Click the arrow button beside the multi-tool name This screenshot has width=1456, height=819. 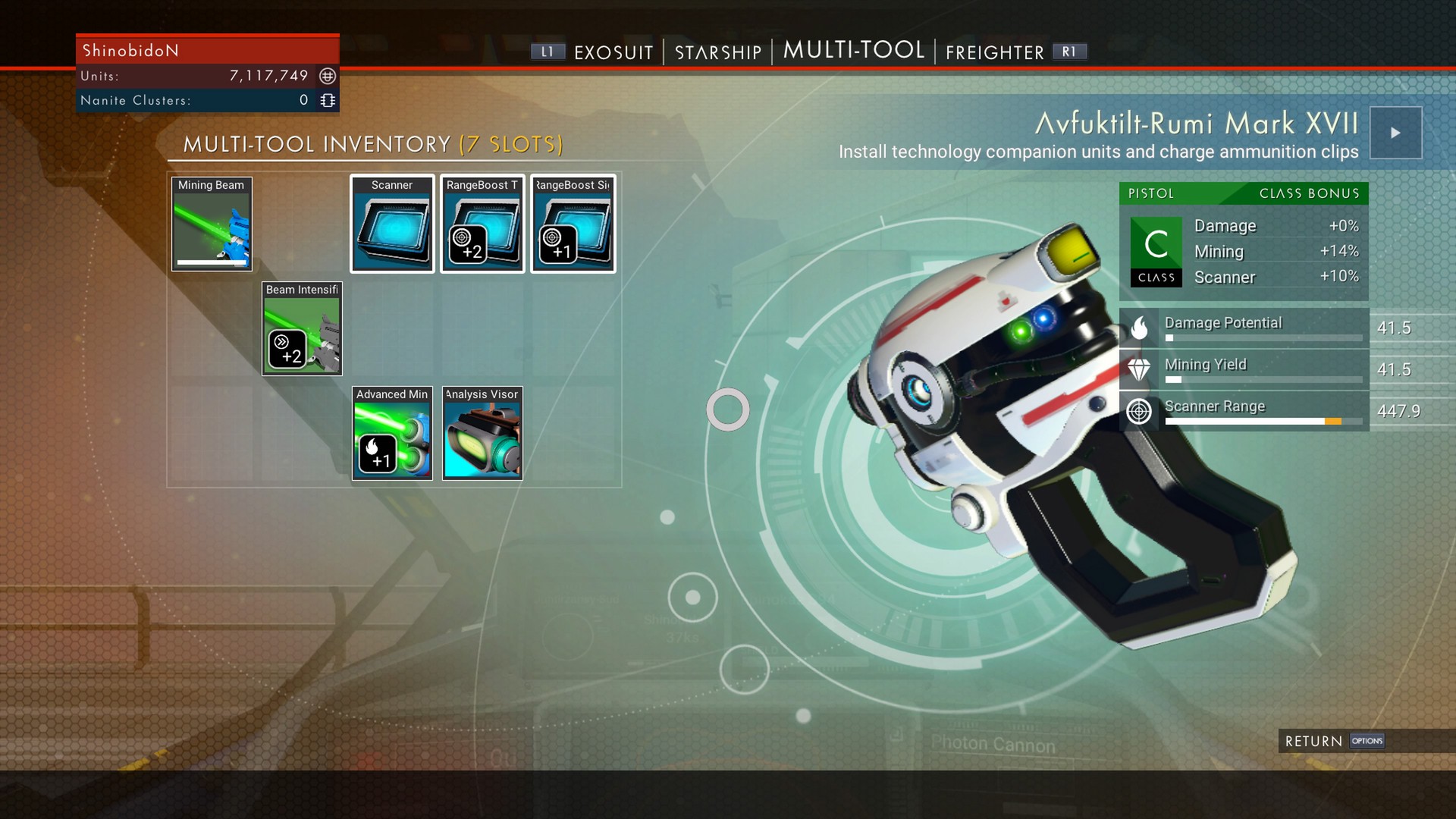click(x=1395, y=133)
